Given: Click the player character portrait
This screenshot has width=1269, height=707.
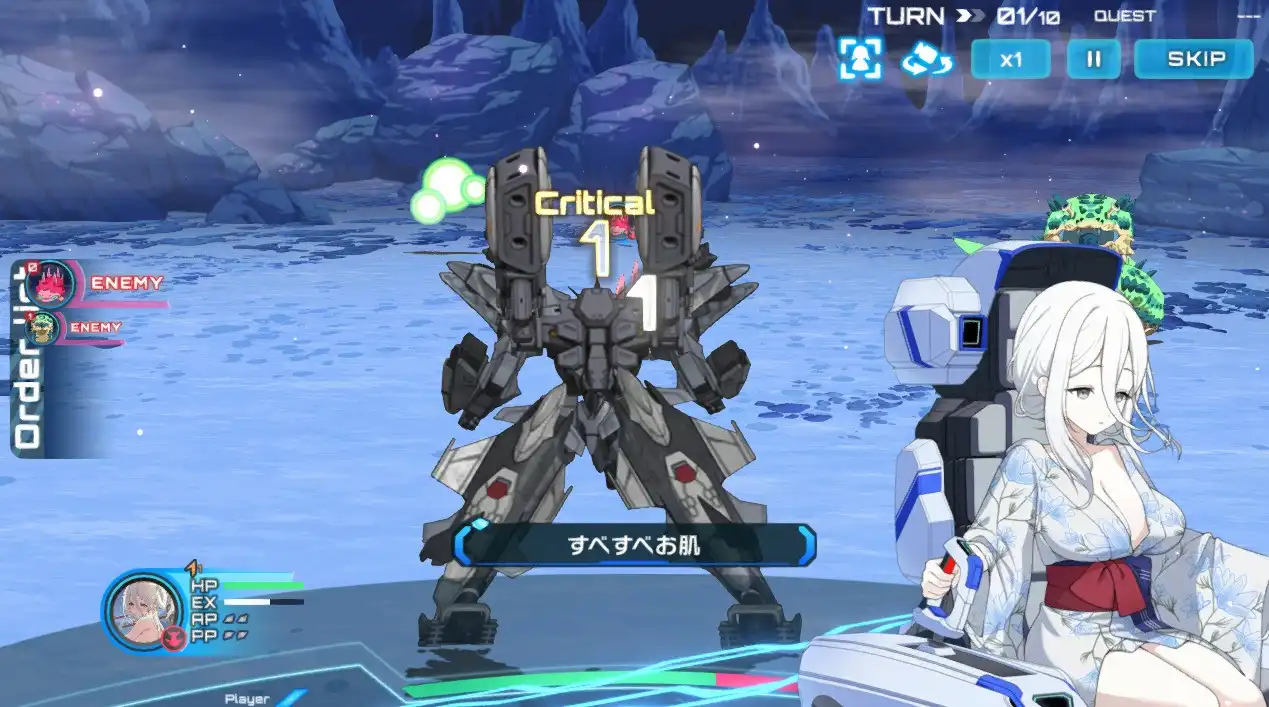Looking at the screenshot, I should tap(143, 611).
